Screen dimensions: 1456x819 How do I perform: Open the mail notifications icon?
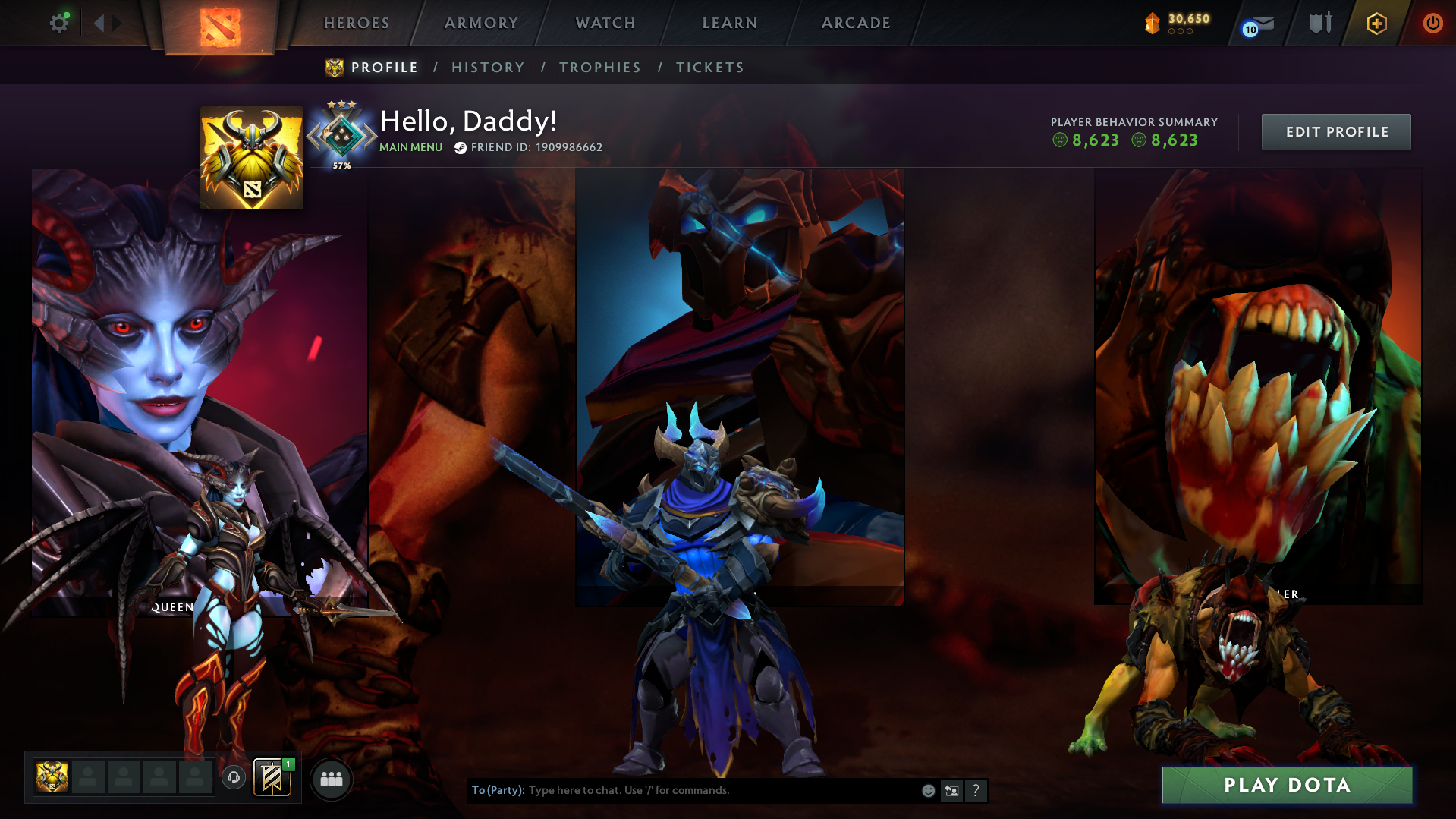click(1259, 25)
